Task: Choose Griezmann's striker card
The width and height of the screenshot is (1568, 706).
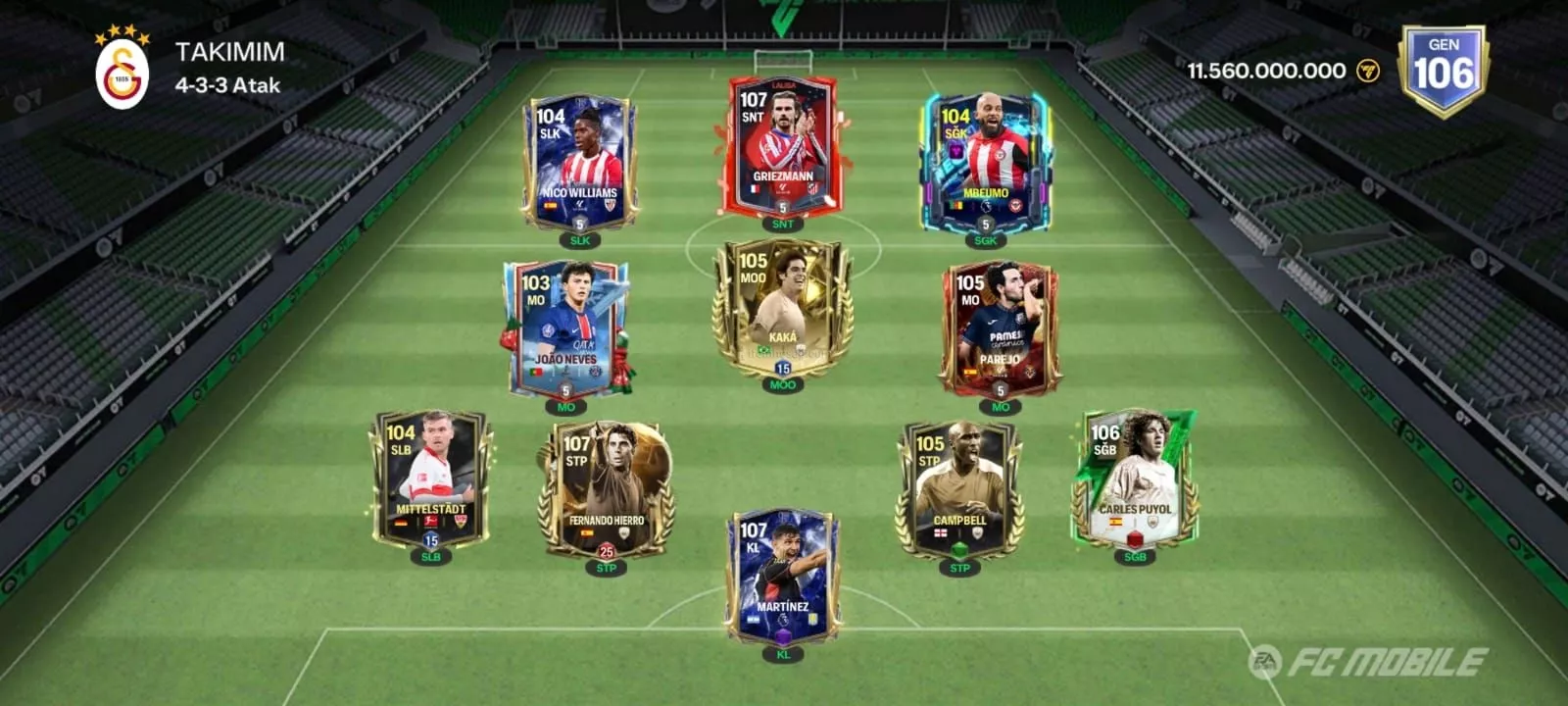Action: tap(782, 147)
